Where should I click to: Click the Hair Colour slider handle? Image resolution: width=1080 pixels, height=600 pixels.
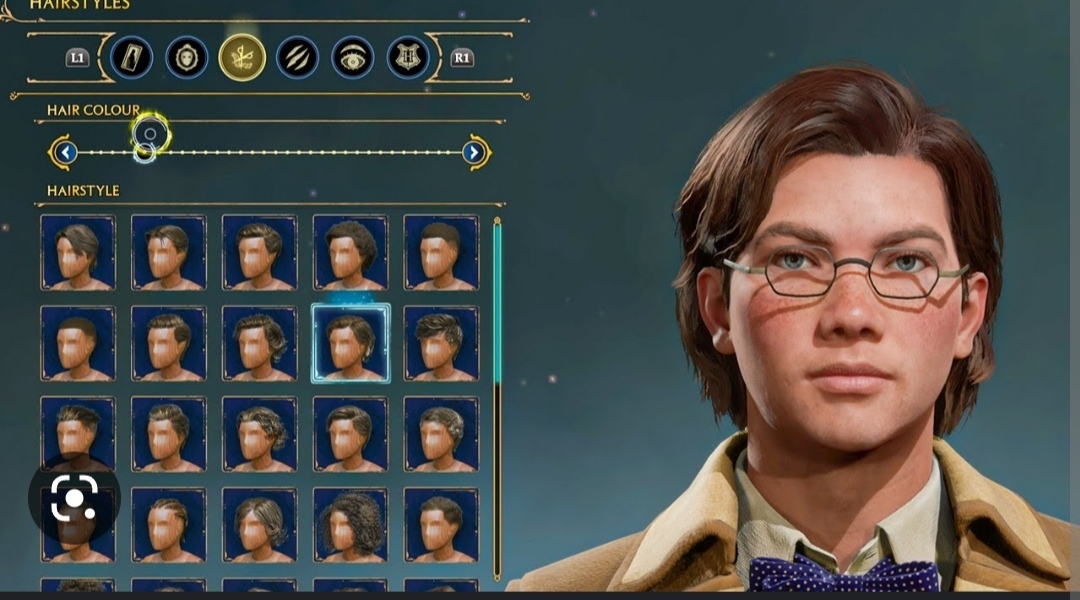(149, 134)
